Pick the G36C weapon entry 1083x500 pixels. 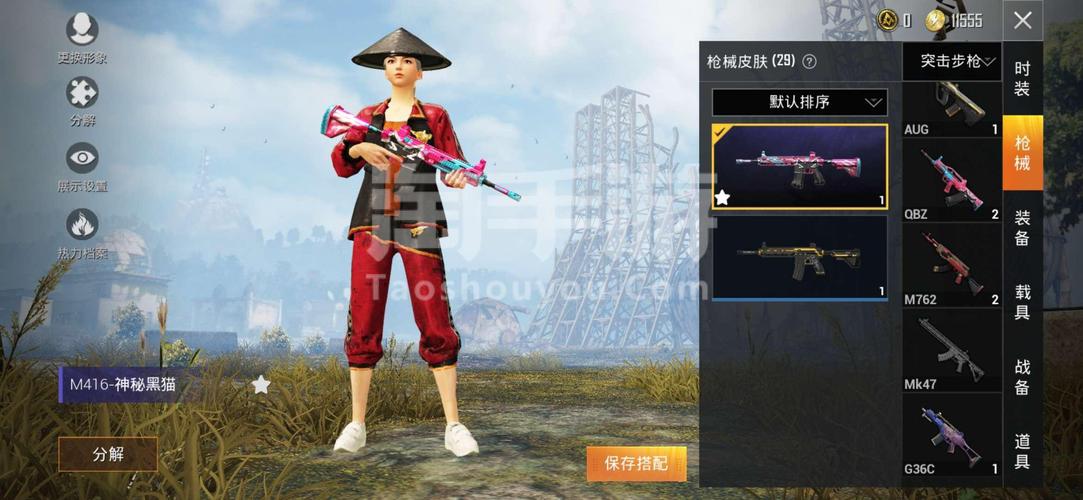pyautogui.click(x=951, y=439)
